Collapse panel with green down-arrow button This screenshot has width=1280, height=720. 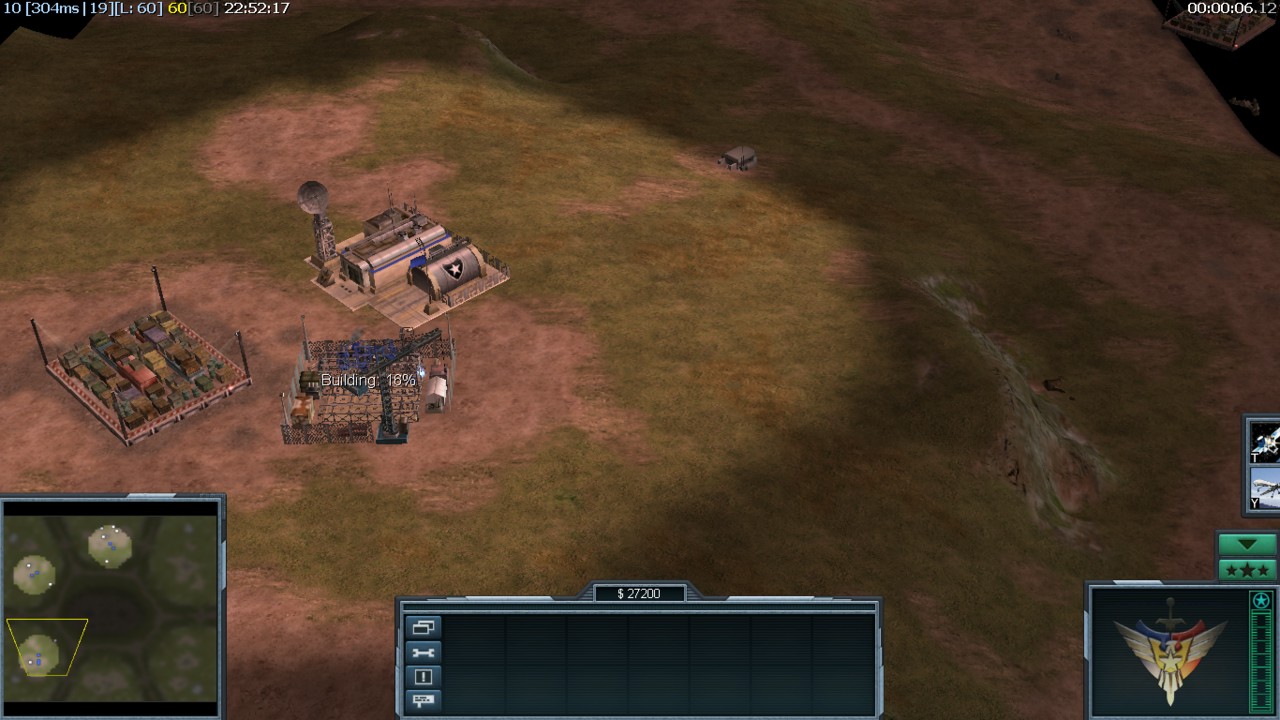click(x=1247, y=545)
